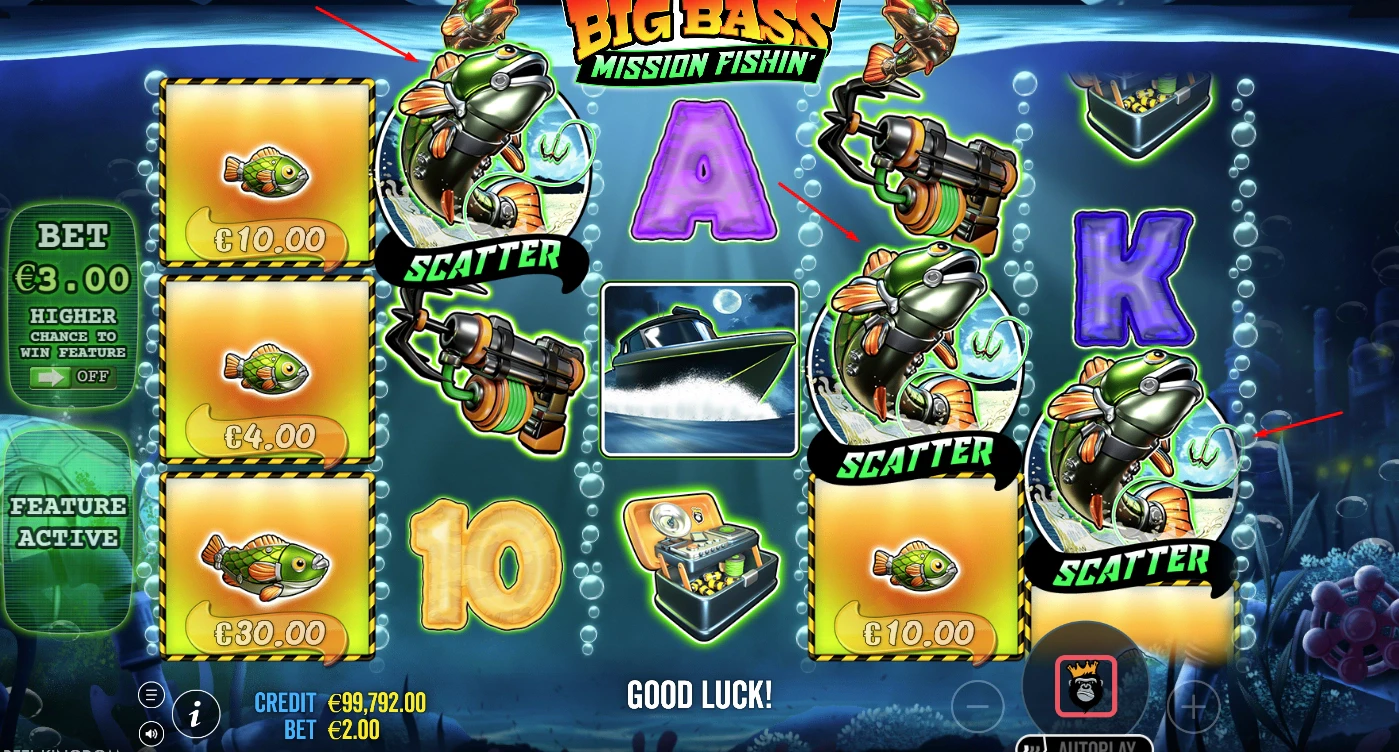1399x752 pixels.
Task: Hit the spin button with the gorilla icon
Action: pyautogui.click(x=1085, y=687)
